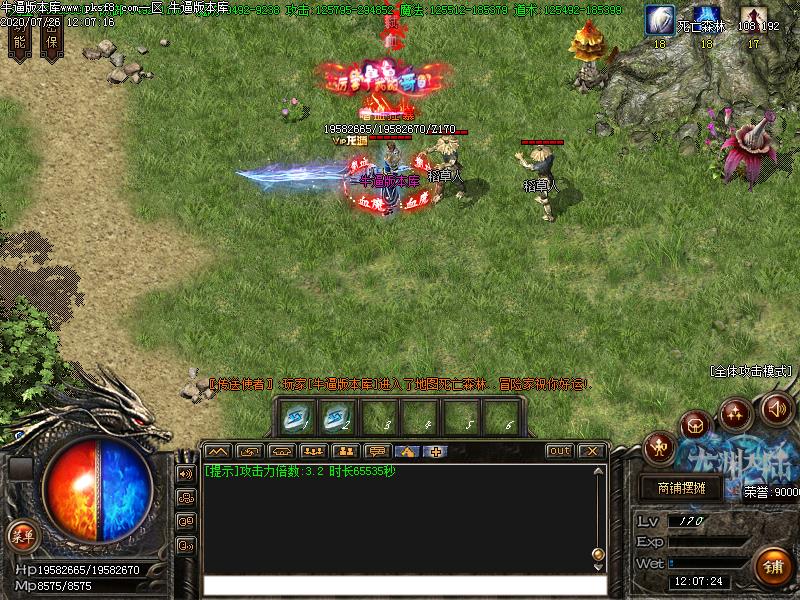This screenshot has width=800, height=600.
Task: Select hotbar slot 1 rune item
Action: [x=298, y=415]
